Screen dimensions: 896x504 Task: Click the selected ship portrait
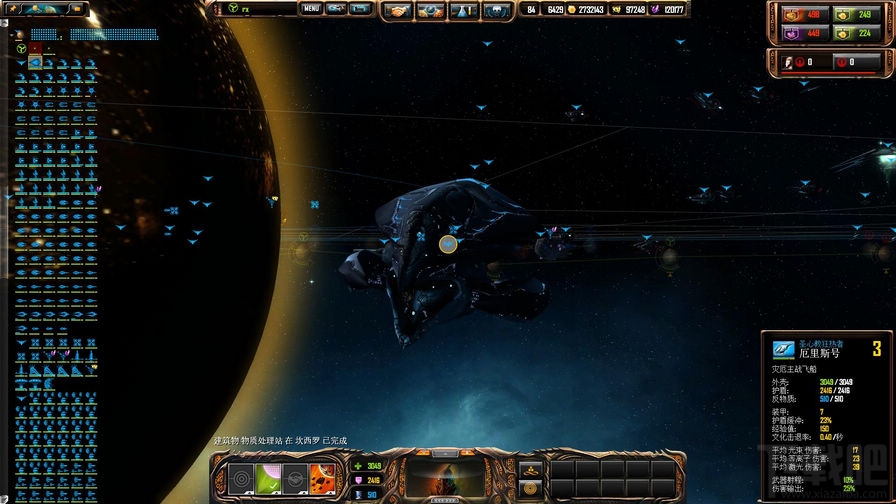(443, 479)
